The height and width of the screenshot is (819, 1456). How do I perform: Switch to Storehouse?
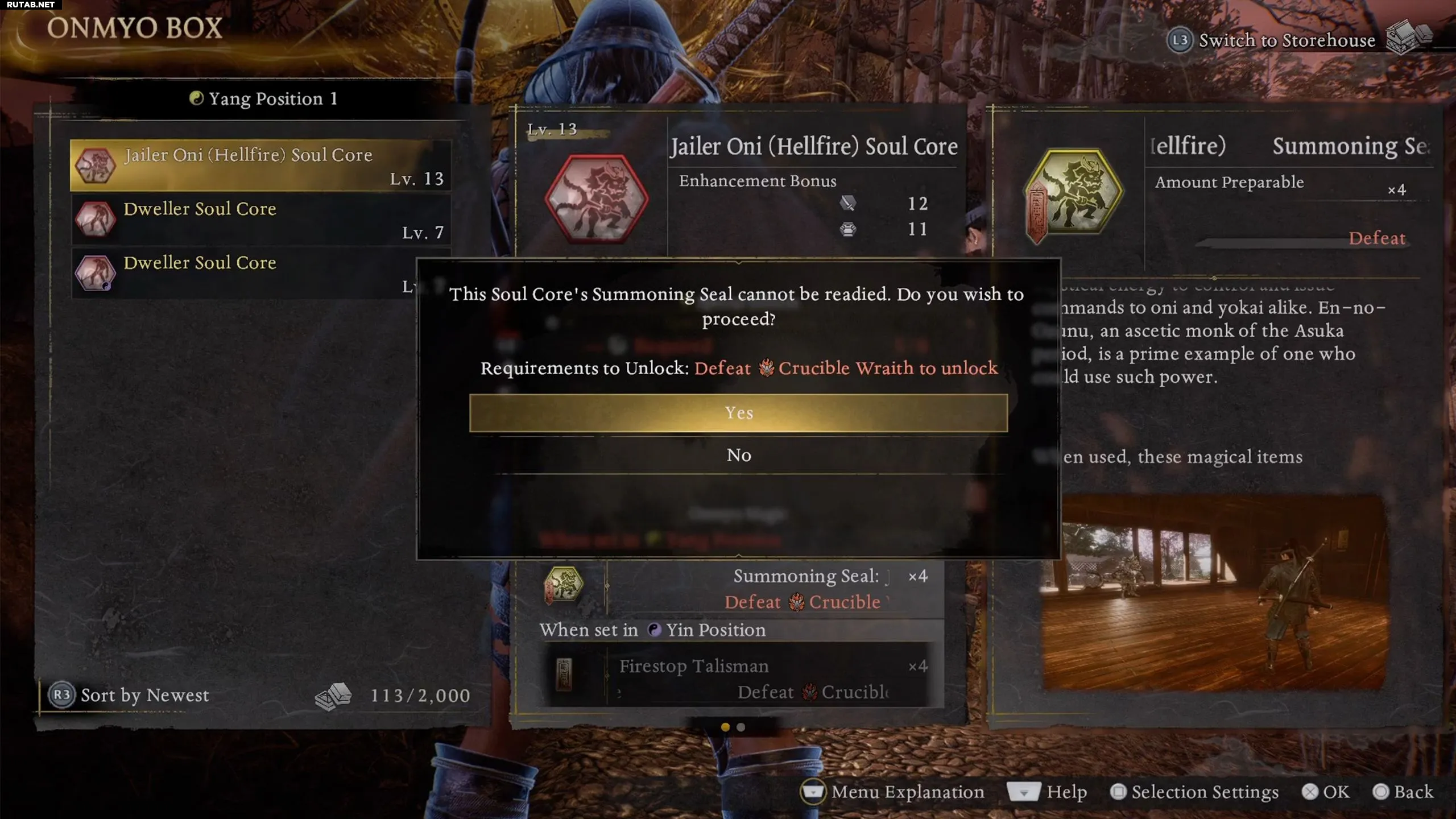point(1285,40)
